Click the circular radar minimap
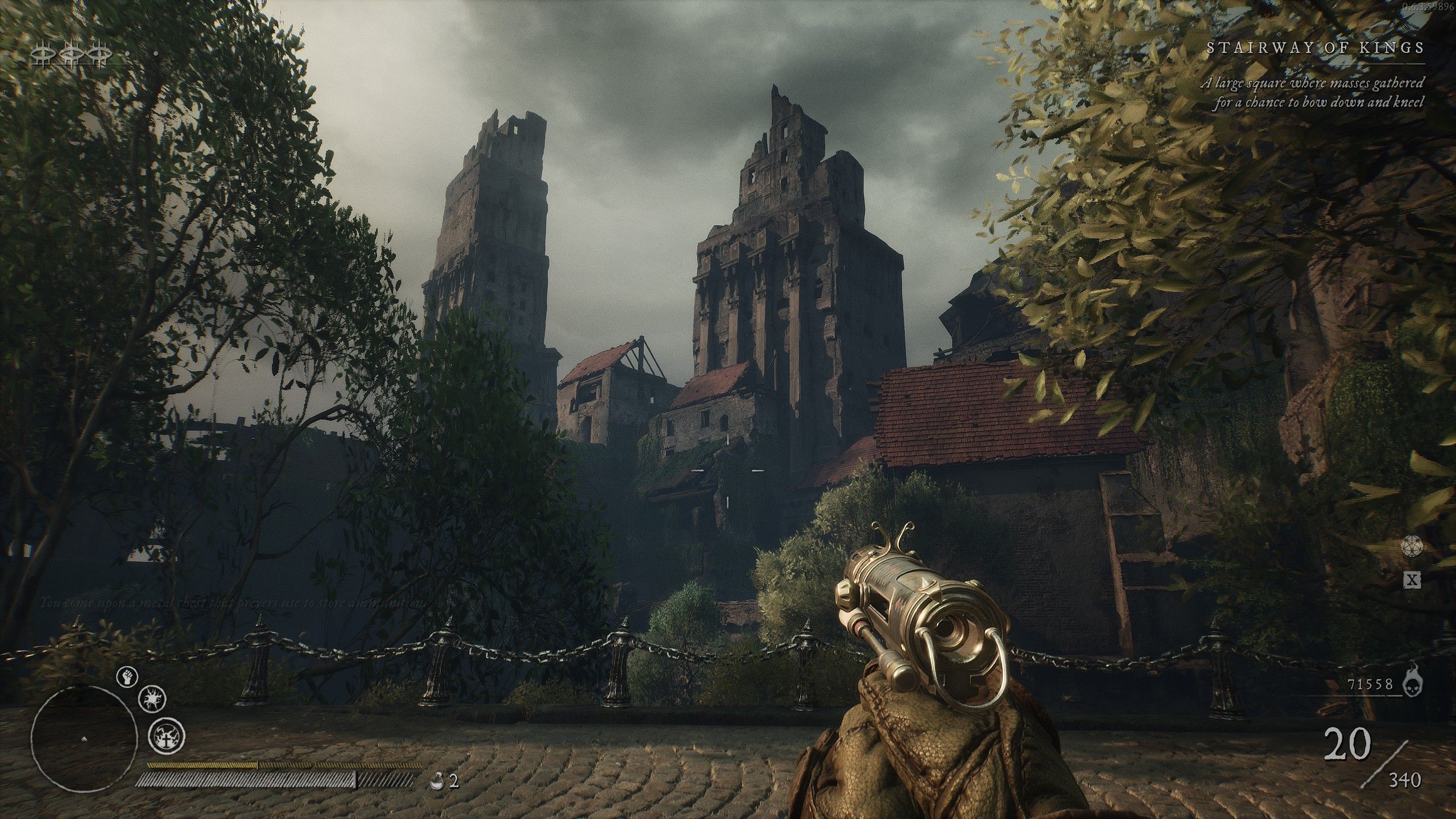The height and width of the screenshot is (819, 1456). click(x=84, y=738)
